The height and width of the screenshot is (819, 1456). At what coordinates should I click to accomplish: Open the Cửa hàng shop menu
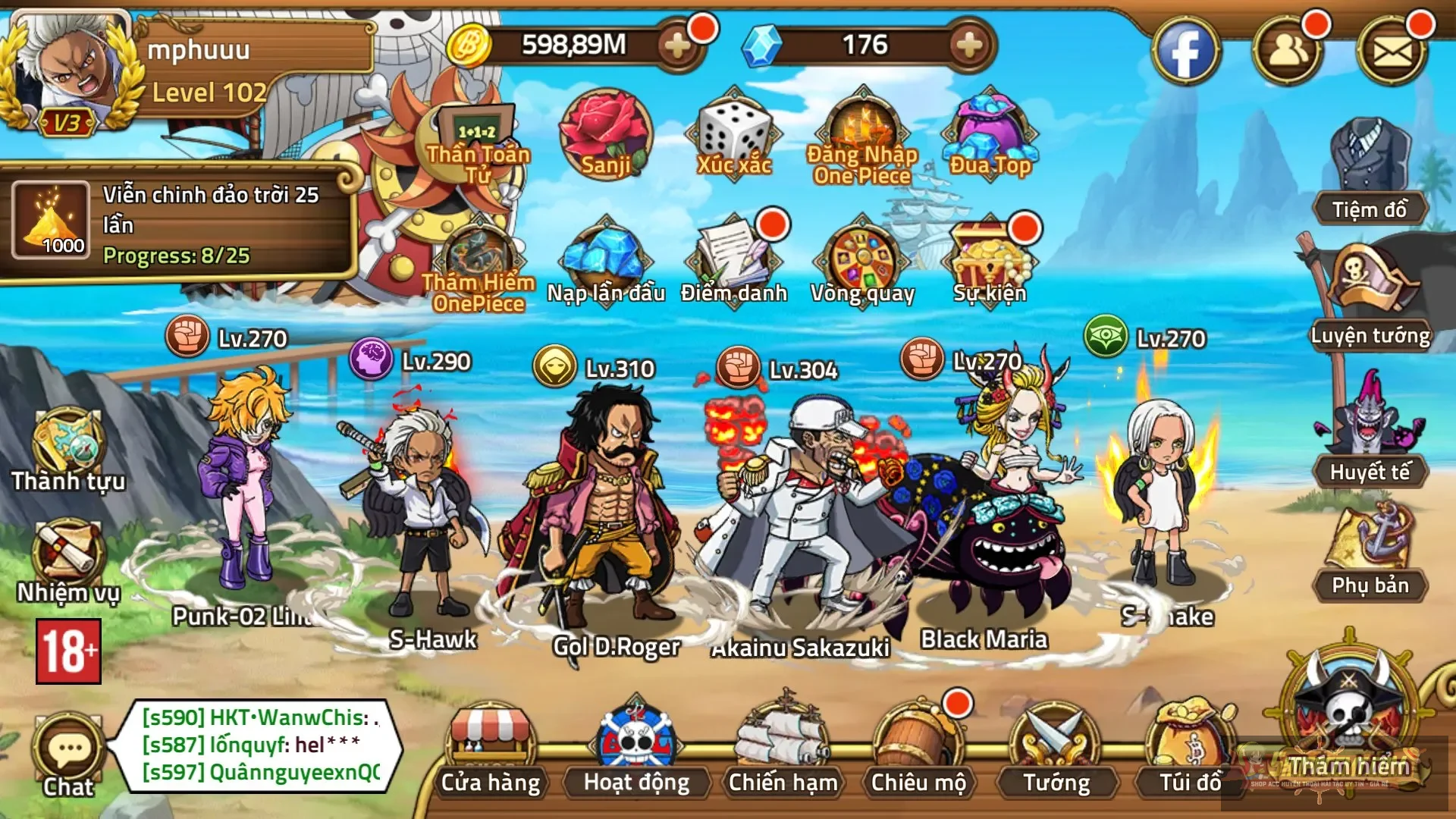click(491, 747)
